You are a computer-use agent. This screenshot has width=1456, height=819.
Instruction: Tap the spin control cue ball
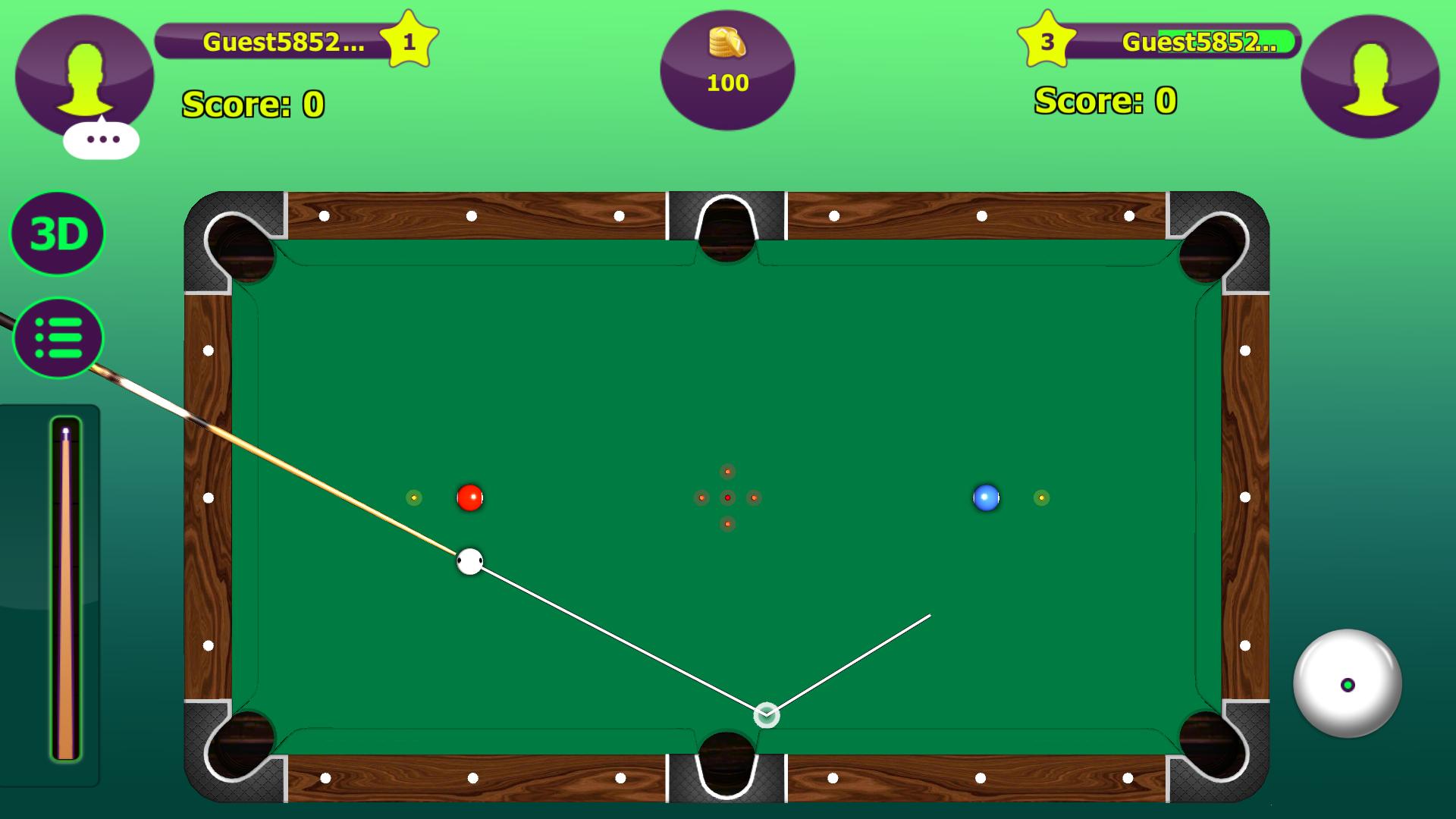(x=1348, y=682)
